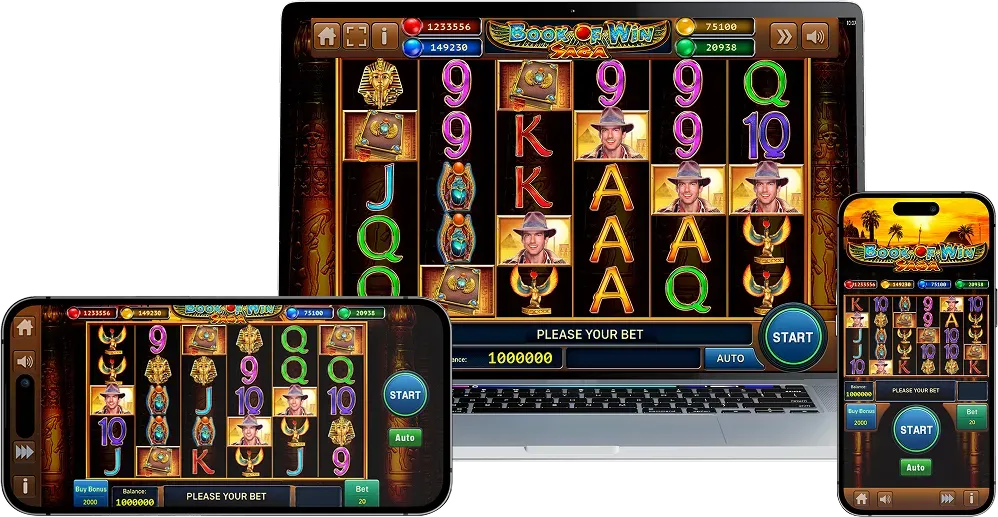Open the Bet 20 selector on landscape phone
Image resolution: width=998 pixels, height=517 pixels.
[x=361, y=494]
